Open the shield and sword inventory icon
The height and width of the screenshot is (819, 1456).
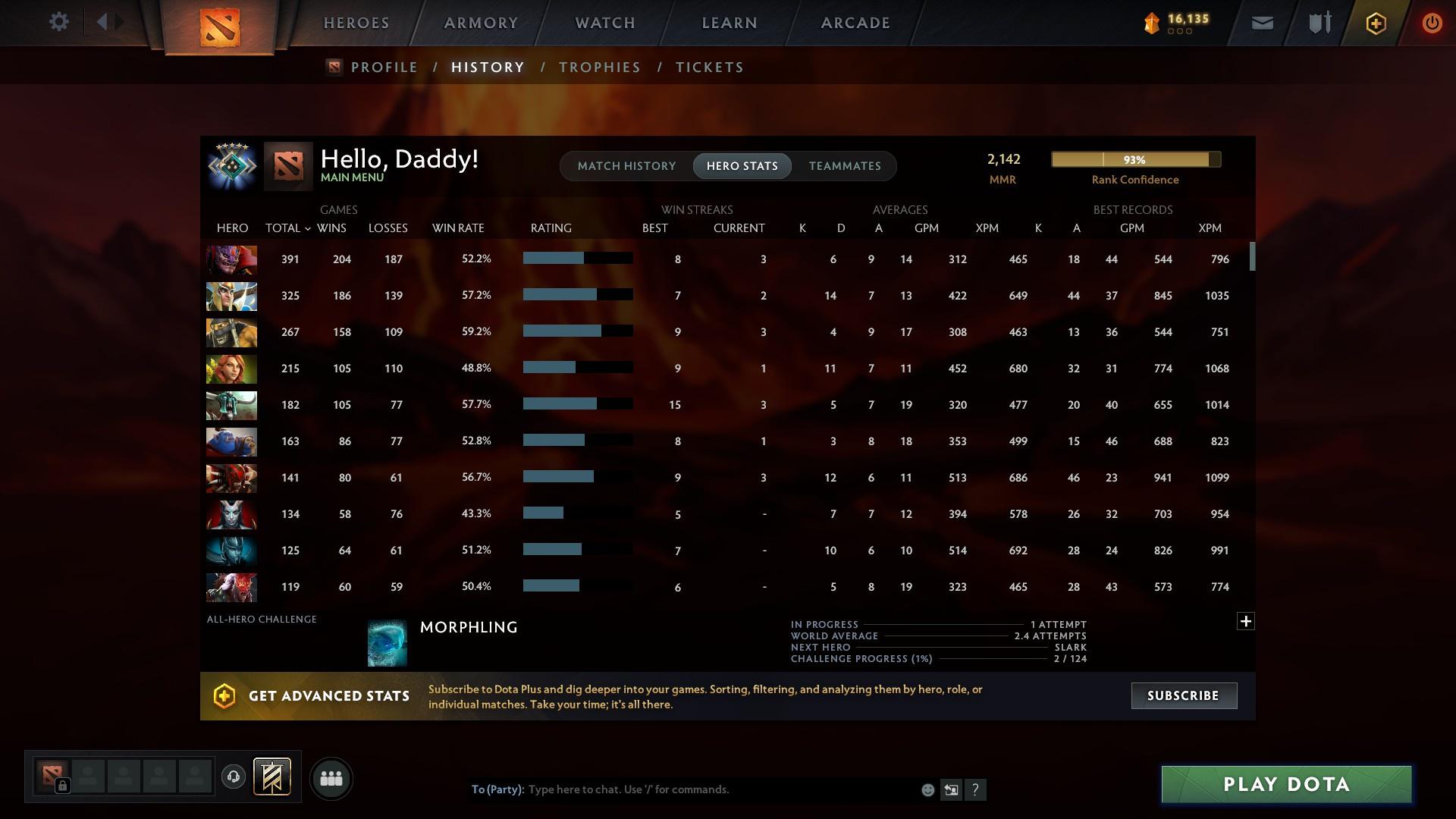click(1319, 22)
